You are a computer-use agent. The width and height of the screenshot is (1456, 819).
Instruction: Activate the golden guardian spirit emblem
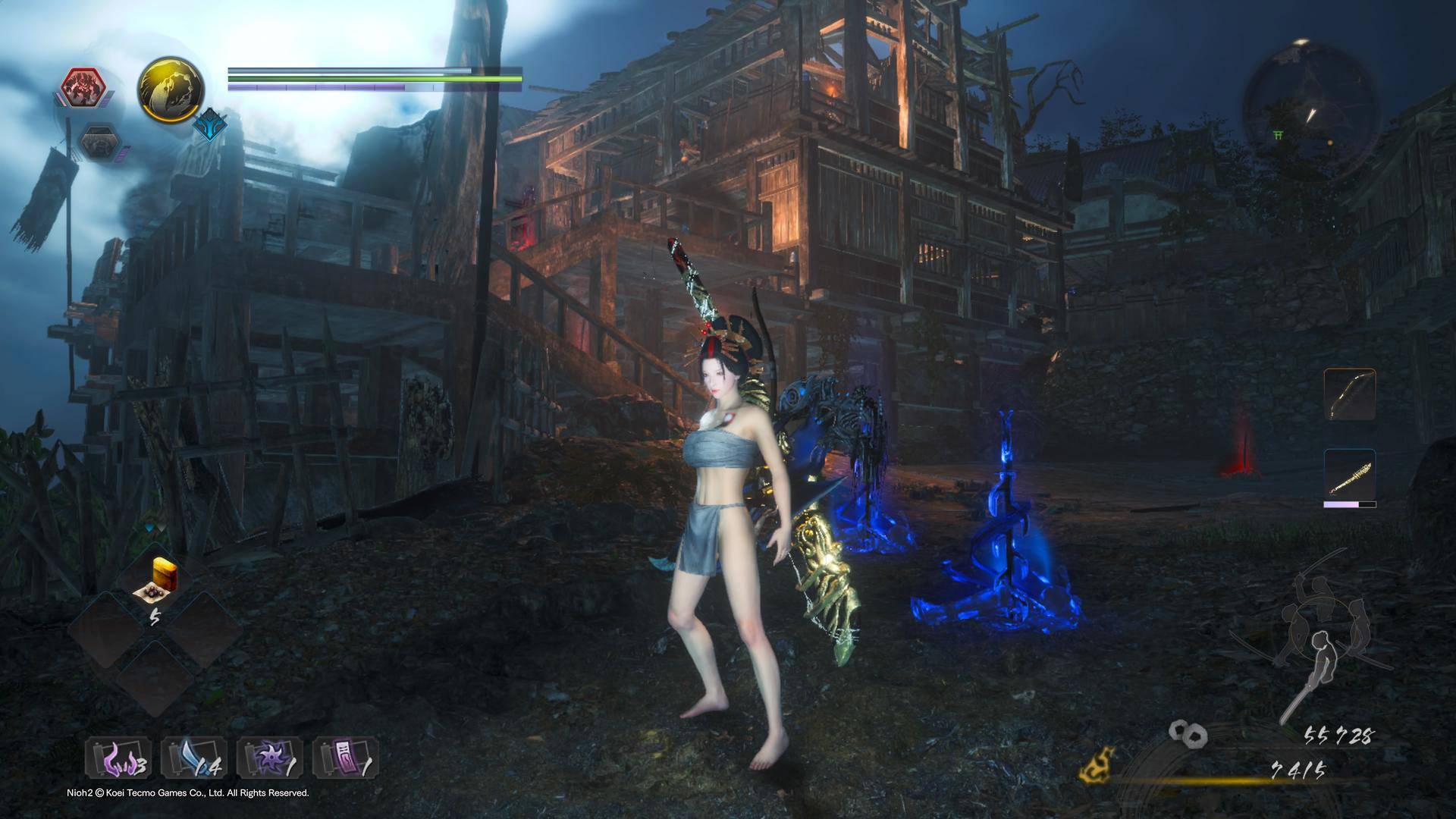[x=171, y=89]
